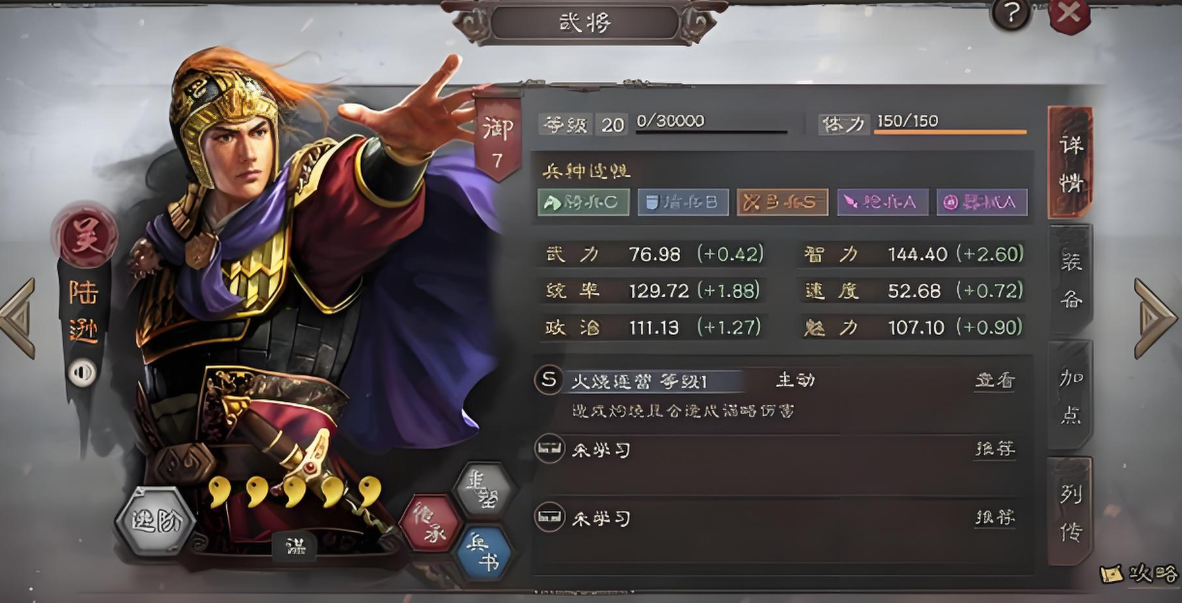The image size is (1182, 603).
Task: Open the blue 兵书 war book hexagon
Action: [483, 555]
